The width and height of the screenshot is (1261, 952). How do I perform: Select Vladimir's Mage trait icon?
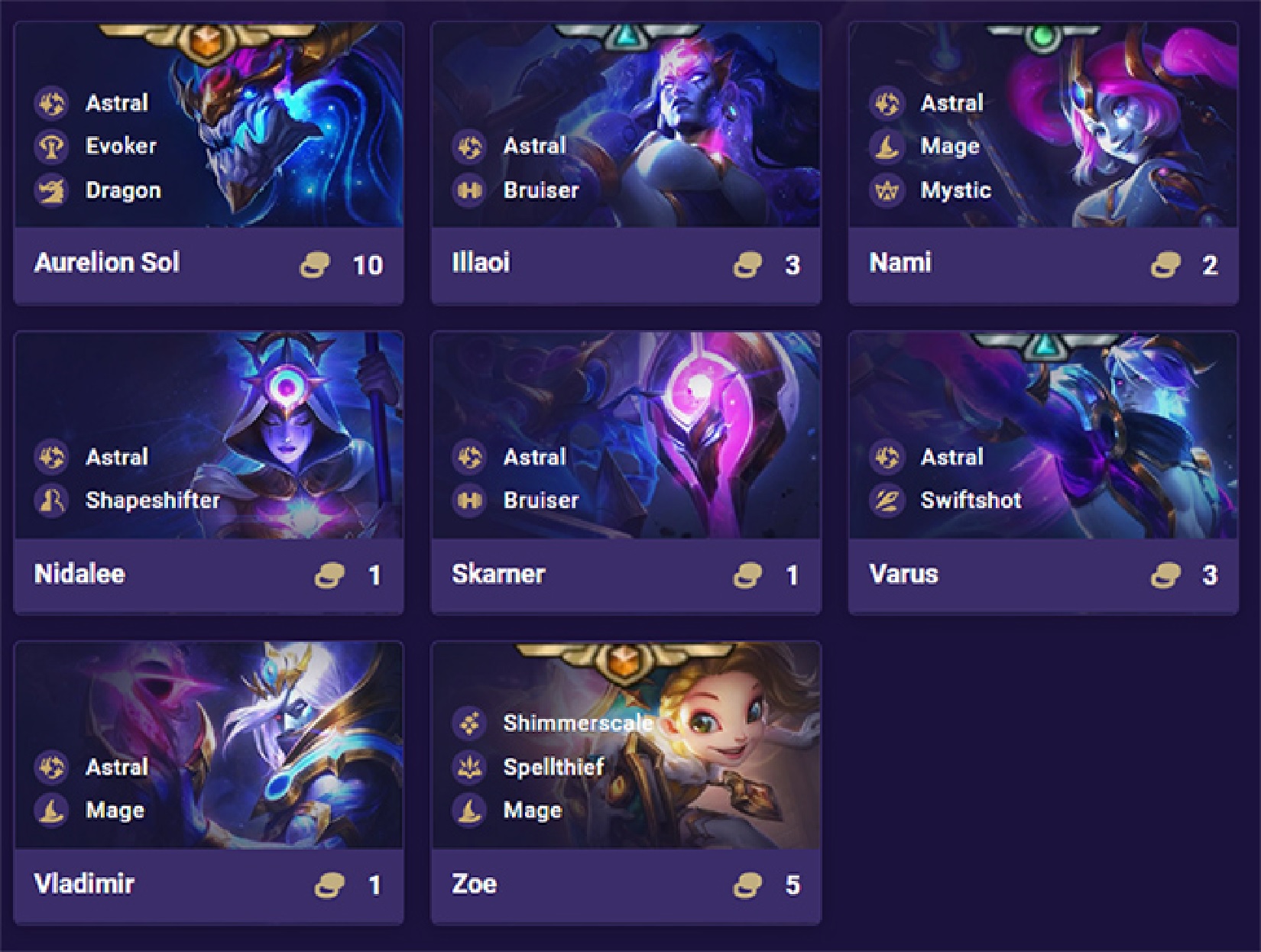(52, 811)
